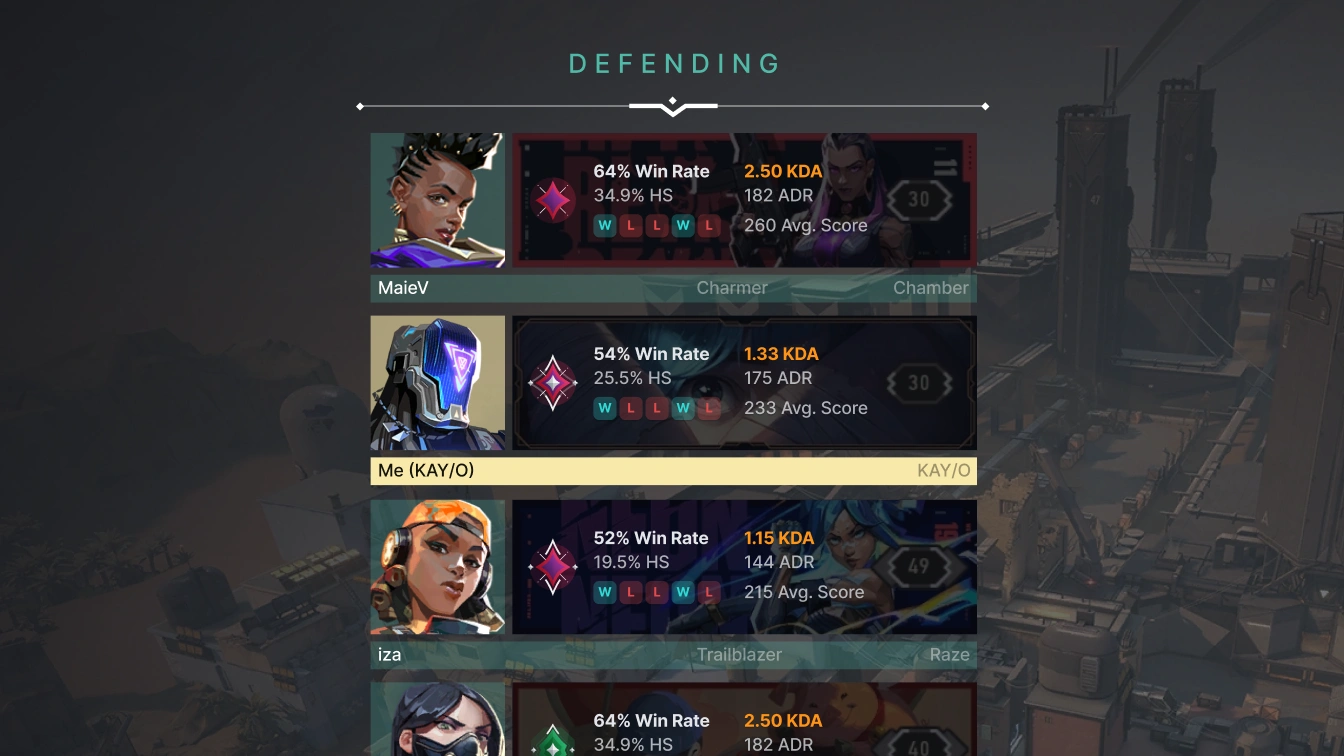1344x756 pixels.
Task: Open iza's player name bar
Action: (673, 655)
